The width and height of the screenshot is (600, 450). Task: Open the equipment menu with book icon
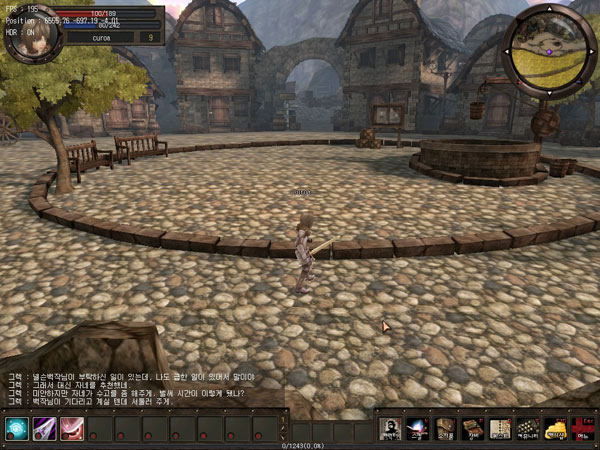tap(473, 428)
